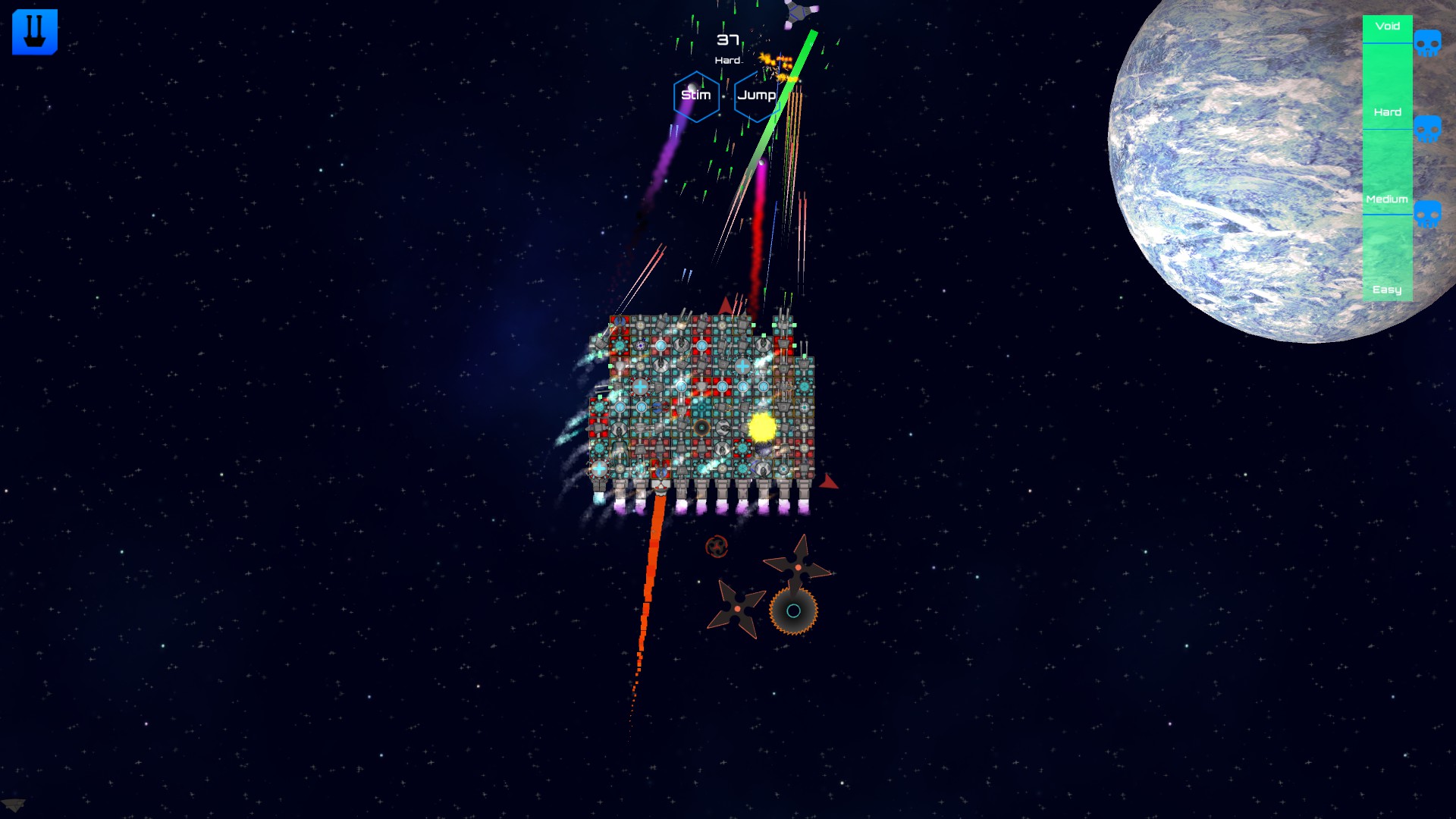
Task: Click the Hard label on the difficulty bar
Action: point(1386,111)
